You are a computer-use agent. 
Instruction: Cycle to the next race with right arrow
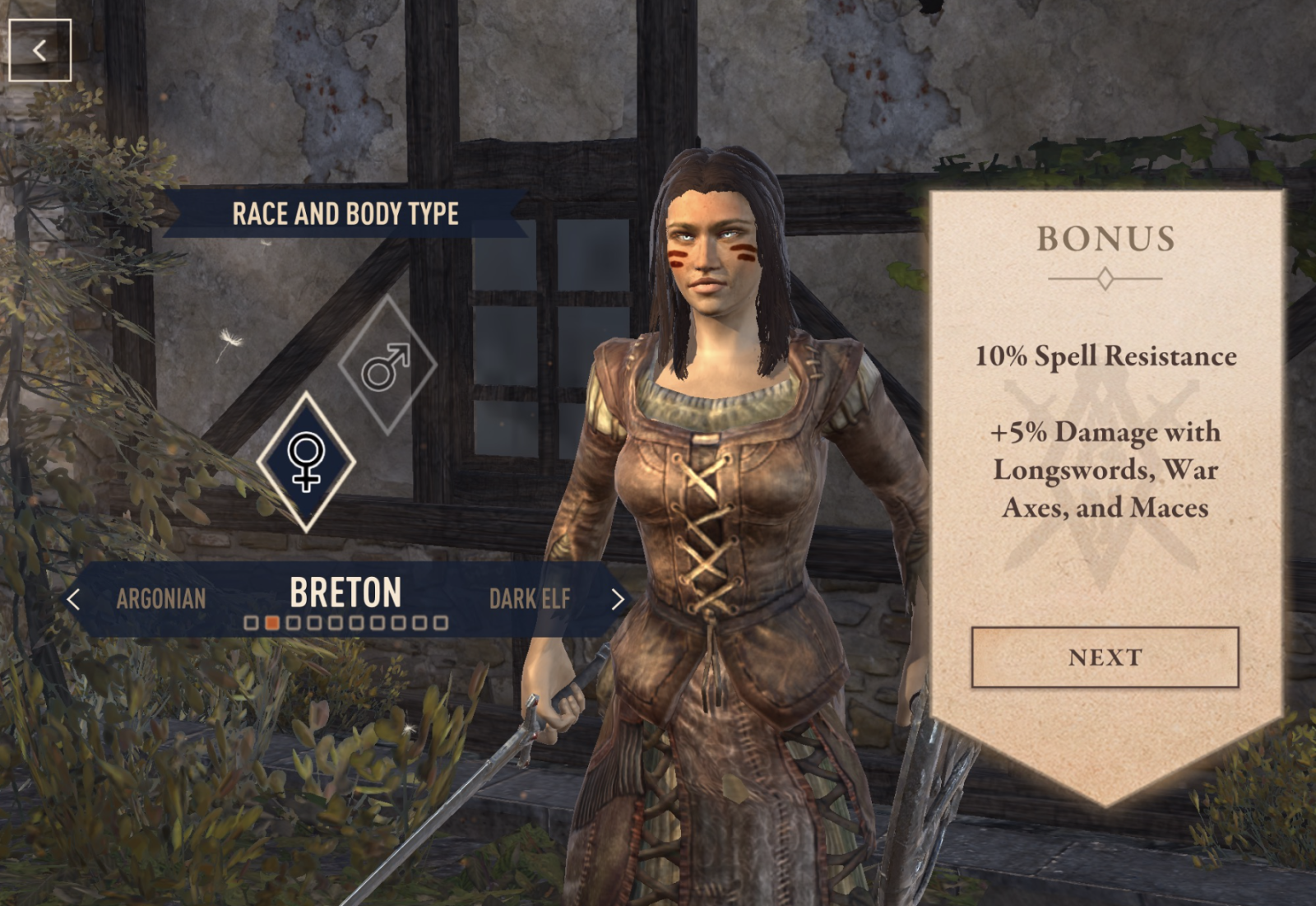tap(619, 599)
